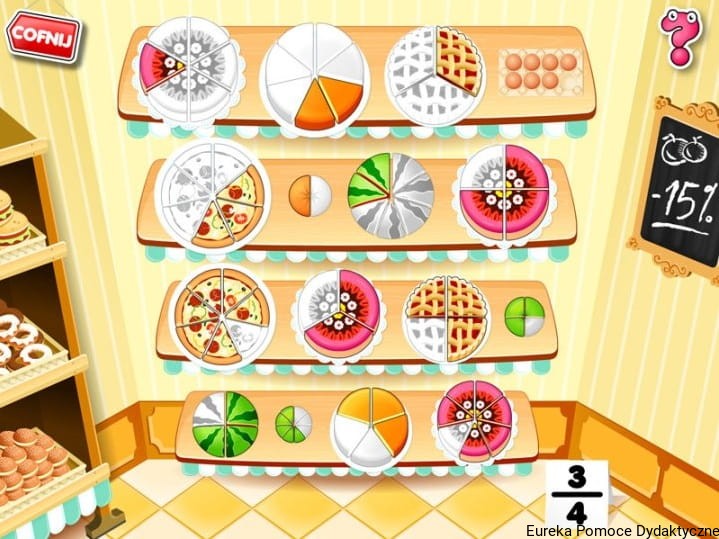Pick the orange cake with three slices left
Viewport: 719px width, 539px height.
tap(370, 427)
